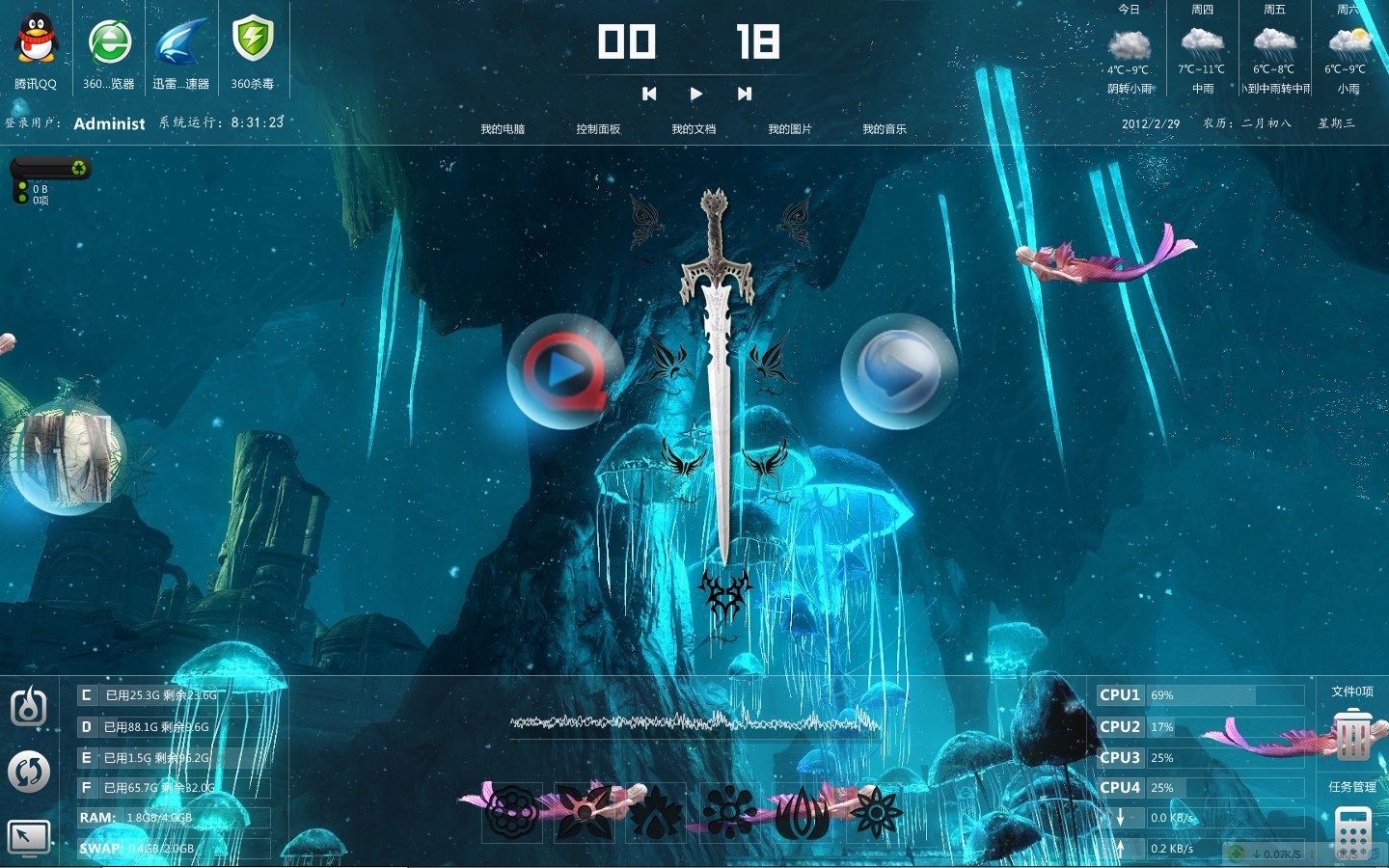Skip to the next track
The image size is (1389, 868).
coord(744,94)
